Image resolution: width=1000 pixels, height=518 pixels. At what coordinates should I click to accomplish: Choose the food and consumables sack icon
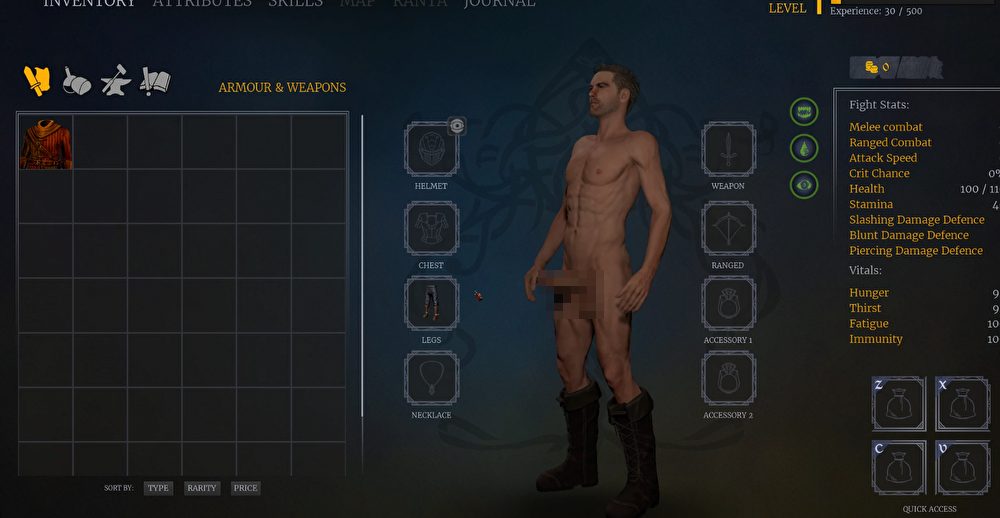pos(77,81)
